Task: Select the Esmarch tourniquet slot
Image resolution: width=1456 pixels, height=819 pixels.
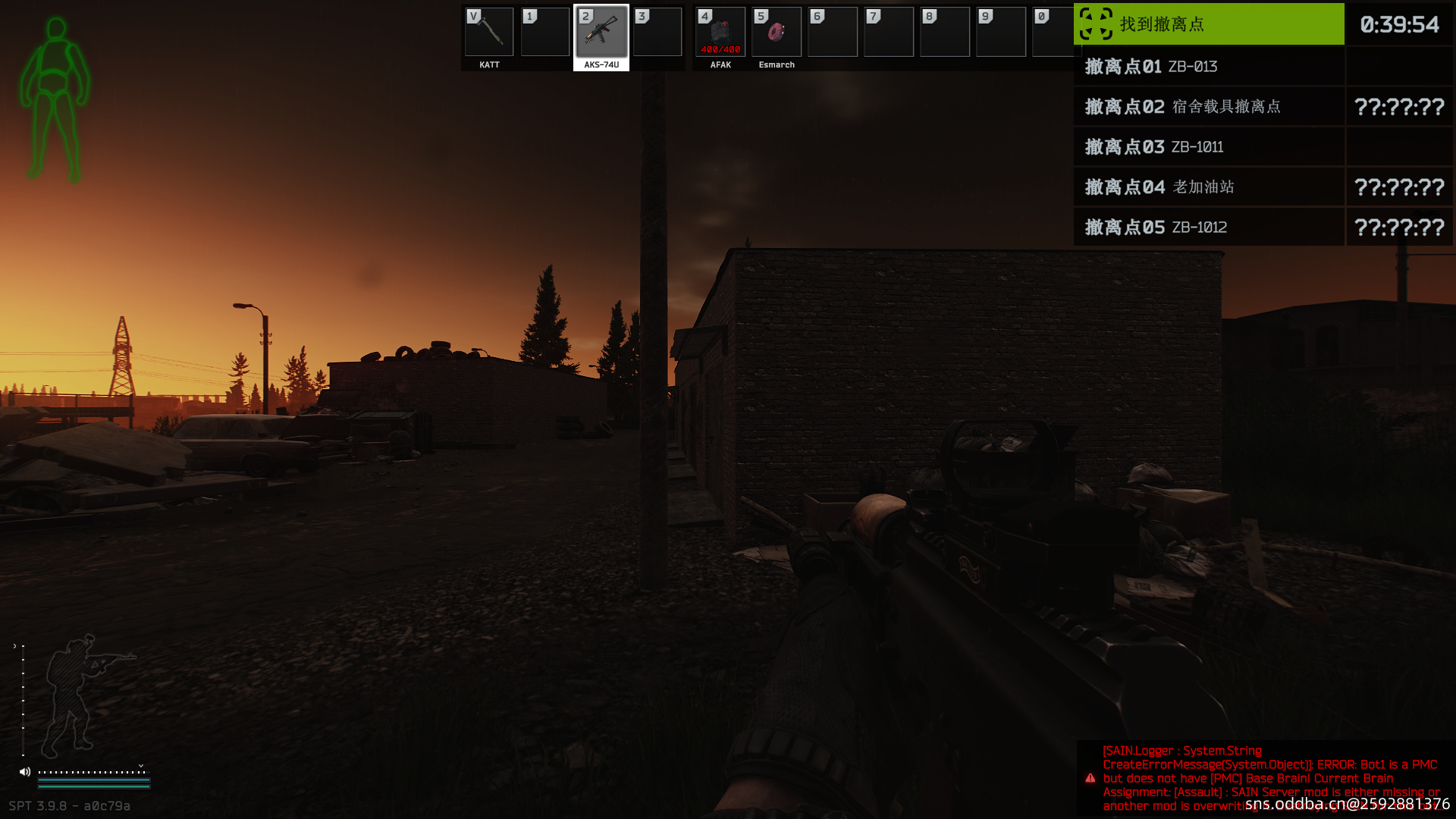Action: click(x=777, y=33)
